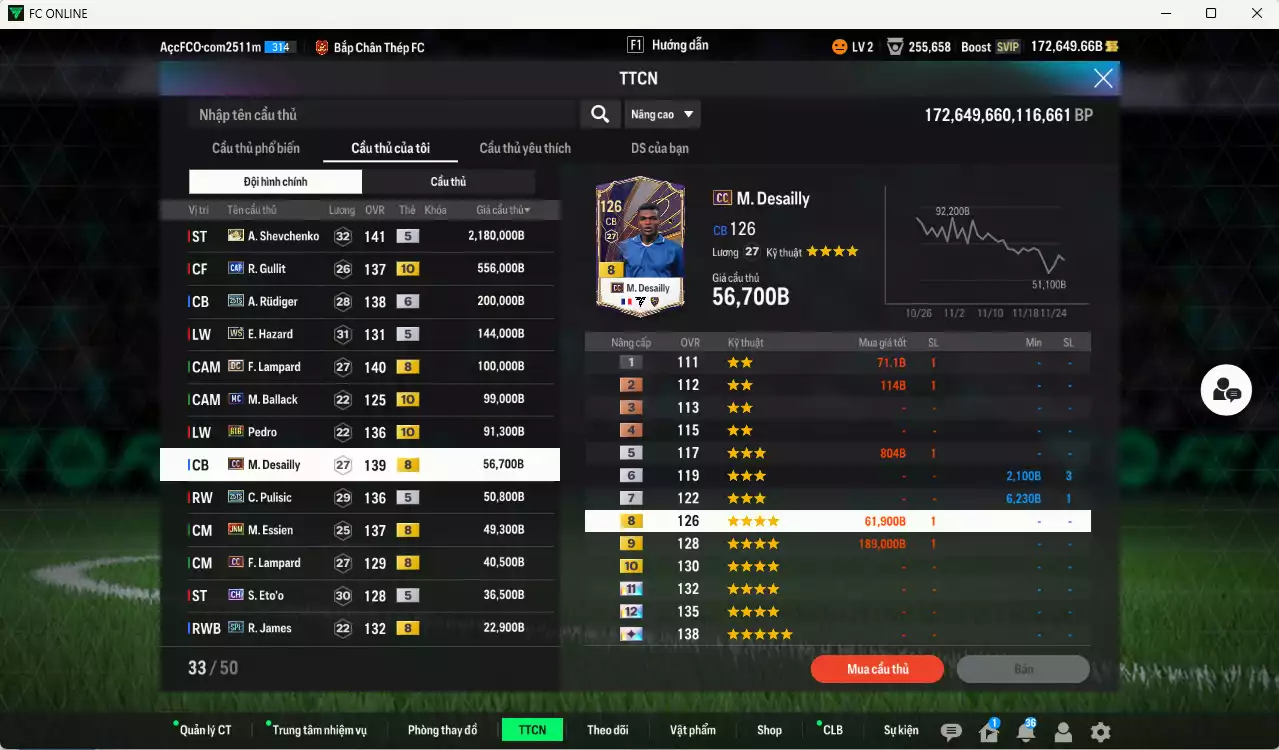Maximize the FC ONLINE window
Viewport: 1279px width, 750px height.
click(1211, 13)
